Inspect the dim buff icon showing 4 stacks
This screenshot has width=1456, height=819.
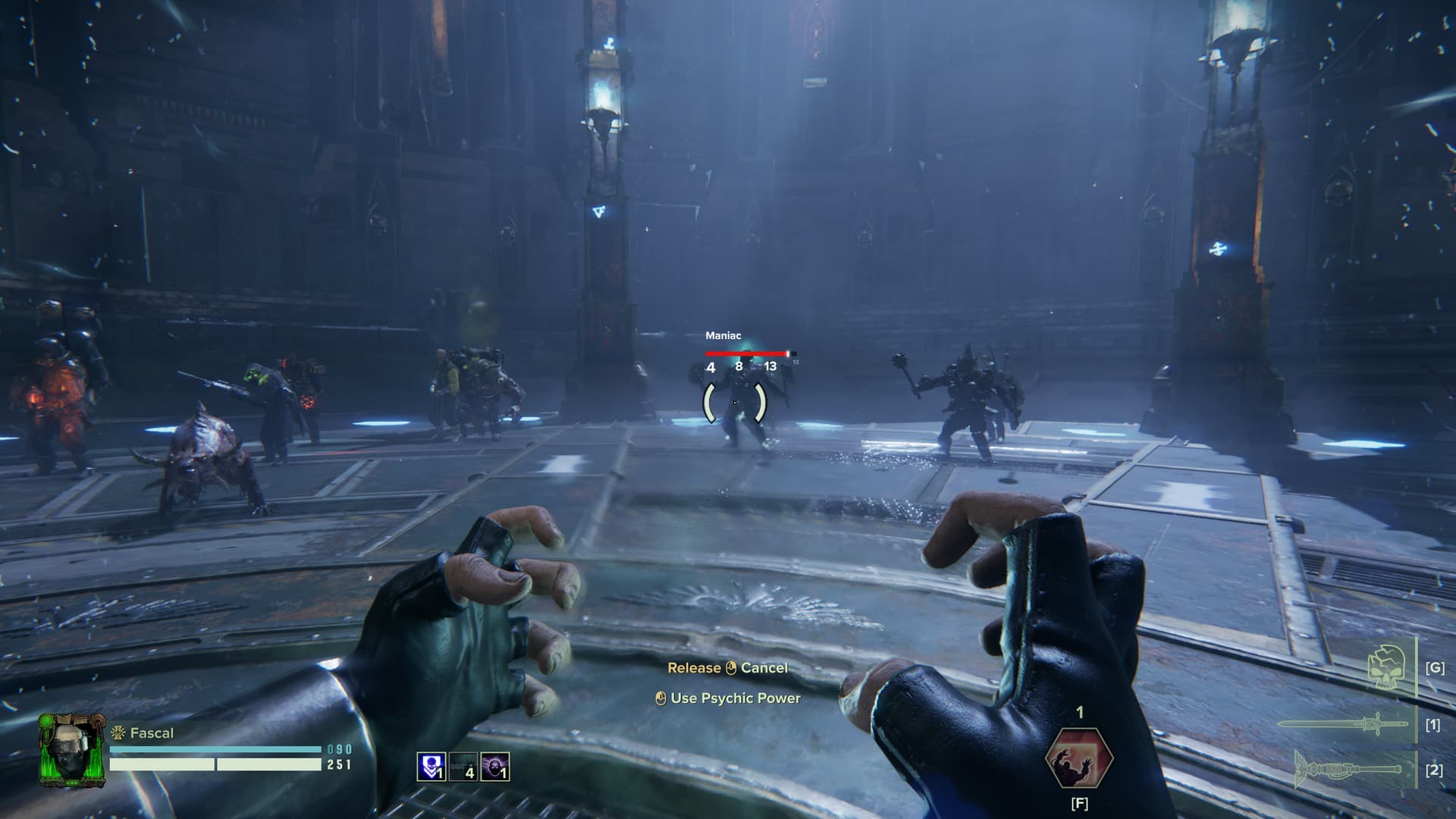point(463,767)
